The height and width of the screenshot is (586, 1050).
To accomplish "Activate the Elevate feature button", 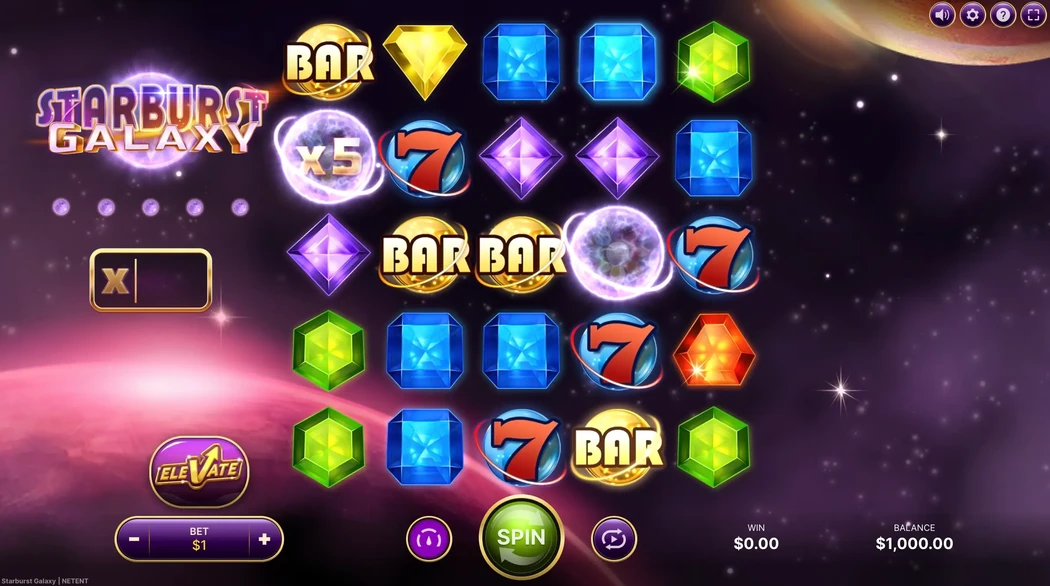I will [x=199, y=470].
